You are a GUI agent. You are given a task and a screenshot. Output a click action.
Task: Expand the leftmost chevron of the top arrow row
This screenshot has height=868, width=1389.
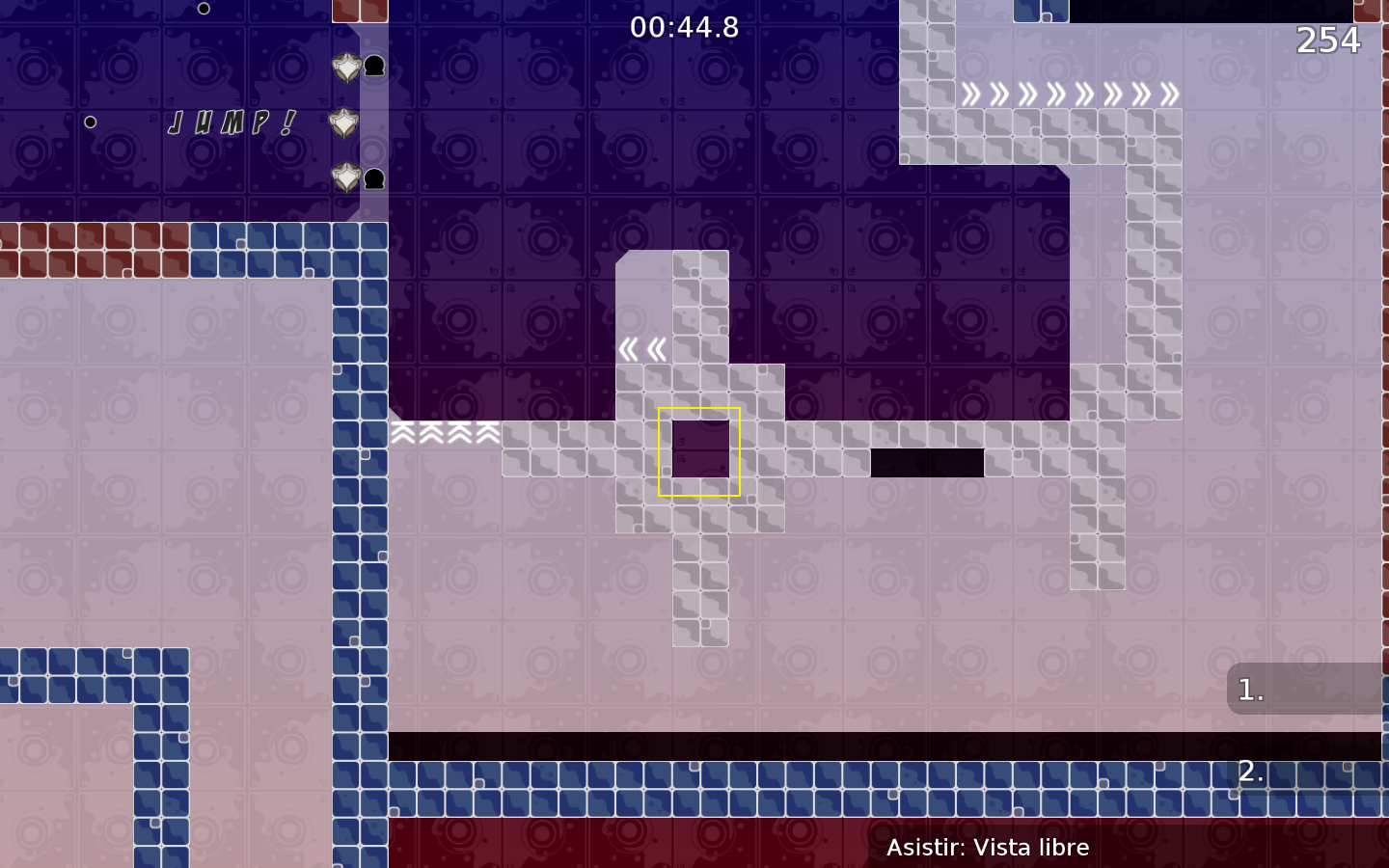(972, 94)
